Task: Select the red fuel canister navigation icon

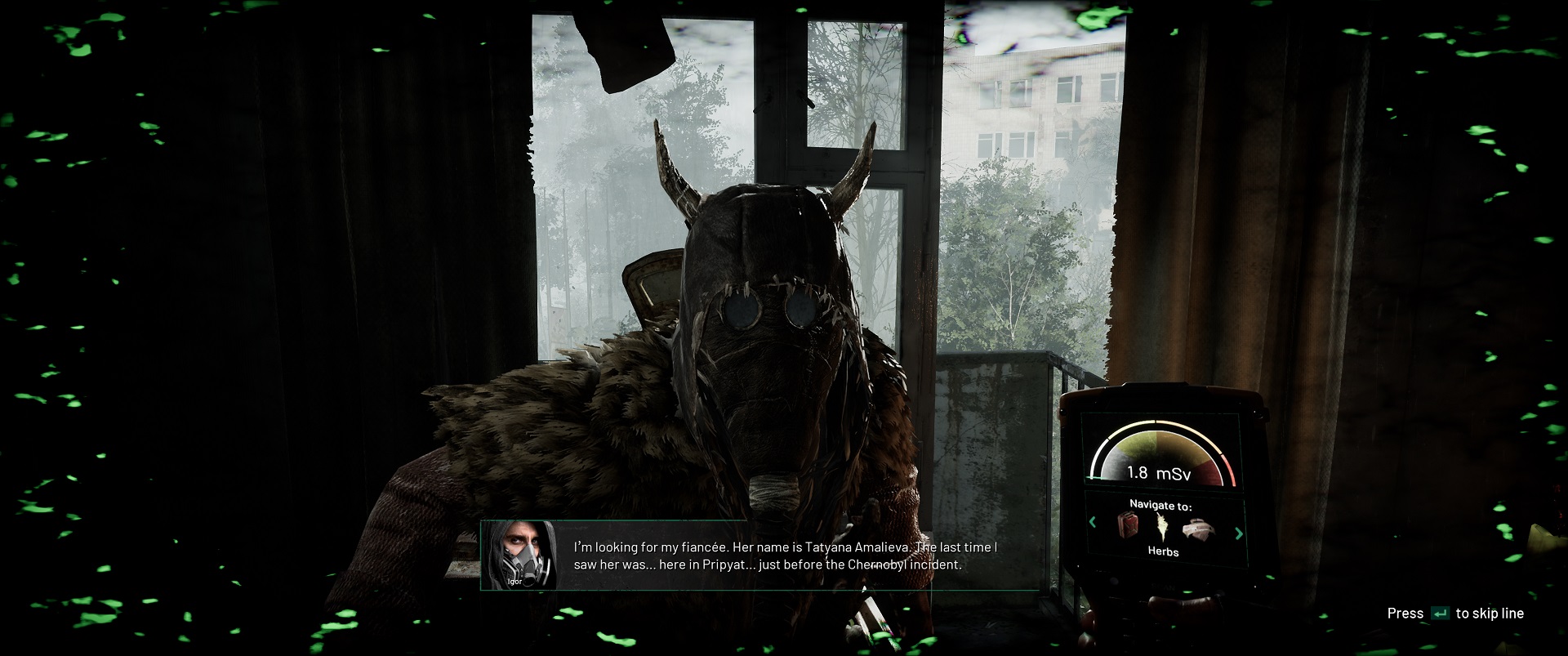Action: [1129, 525]
